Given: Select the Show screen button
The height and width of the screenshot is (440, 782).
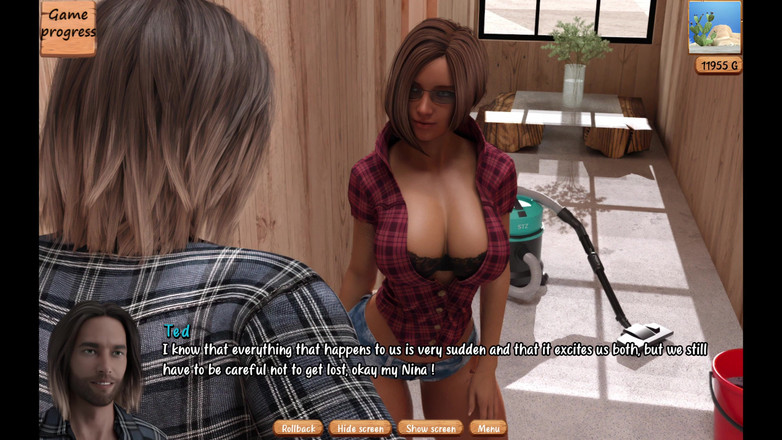Looking at the screenshot, I should tap(430, 428).
